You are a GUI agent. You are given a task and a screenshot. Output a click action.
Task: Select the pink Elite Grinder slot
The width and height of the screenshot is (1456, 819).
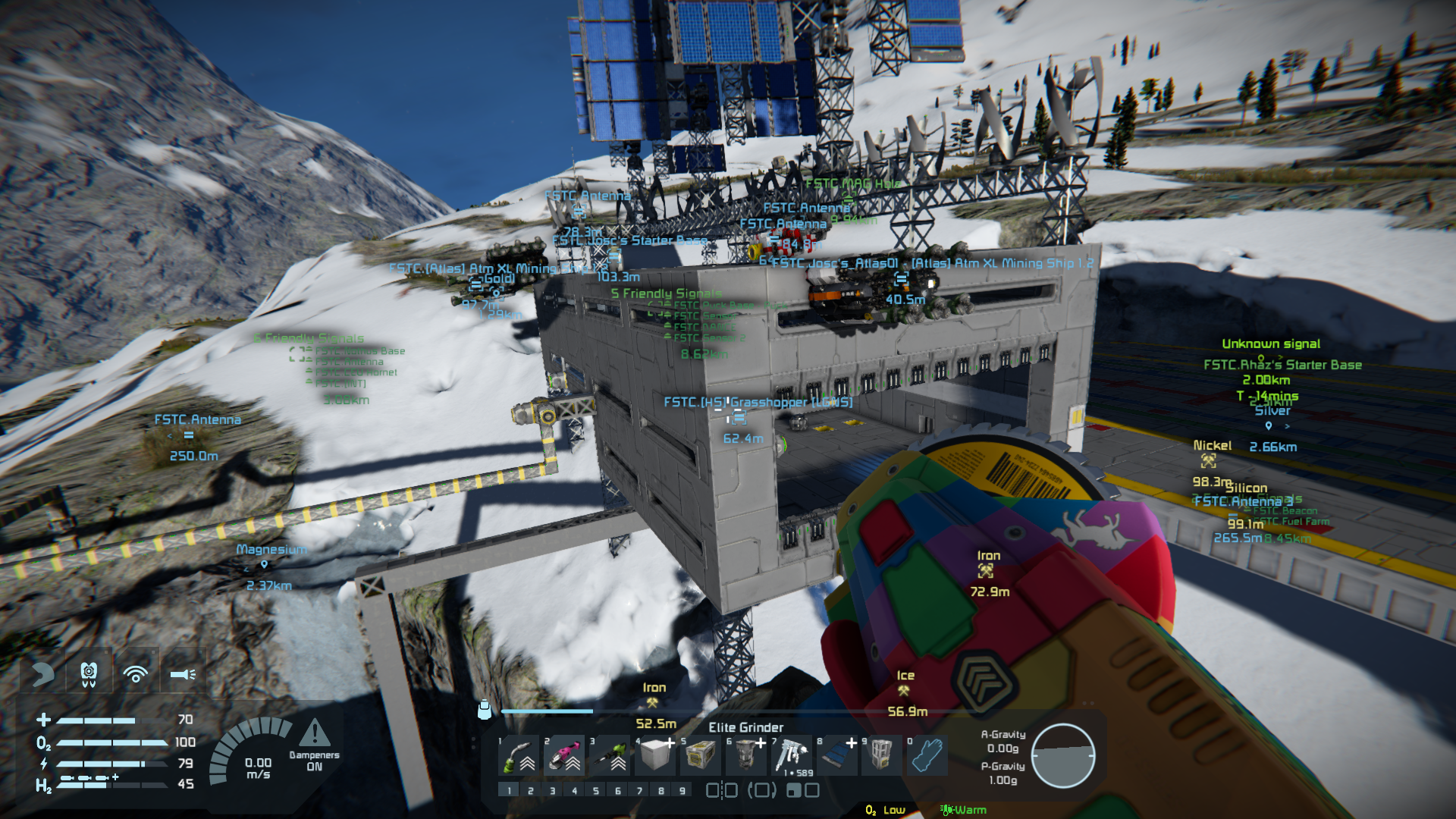[565, 755]
